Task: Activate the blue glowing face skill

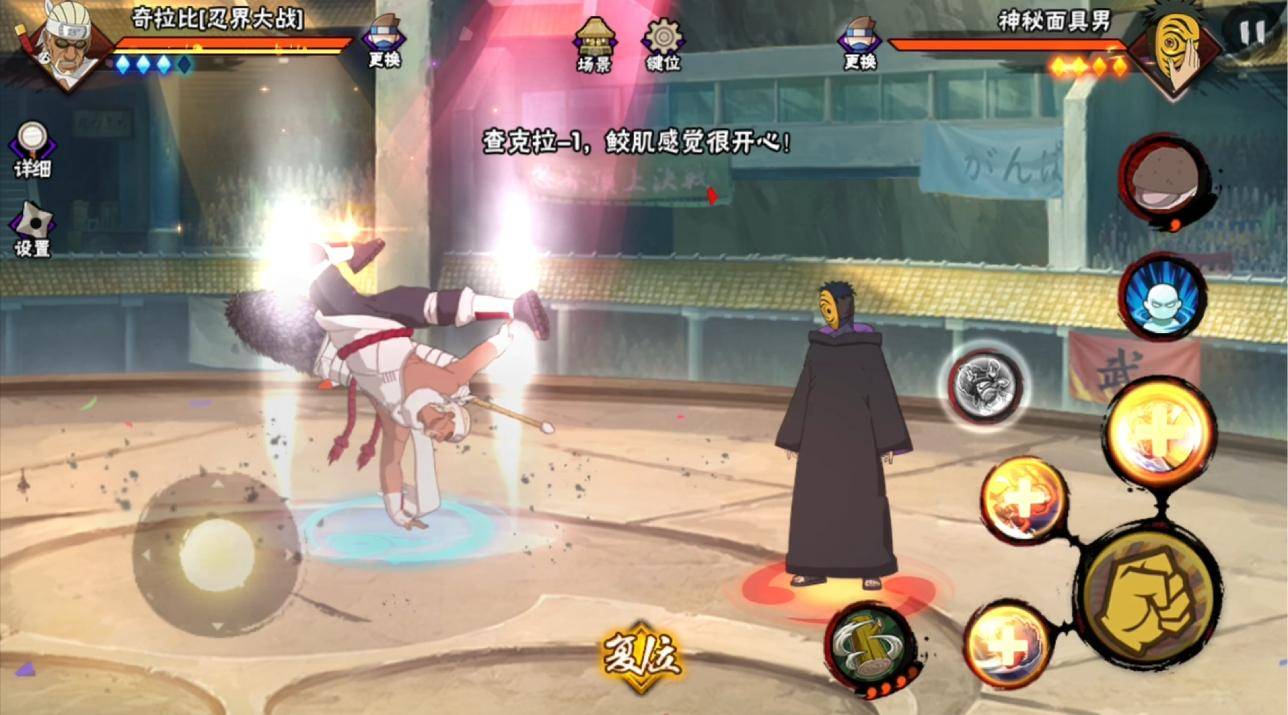Action: click(1162, 297)
